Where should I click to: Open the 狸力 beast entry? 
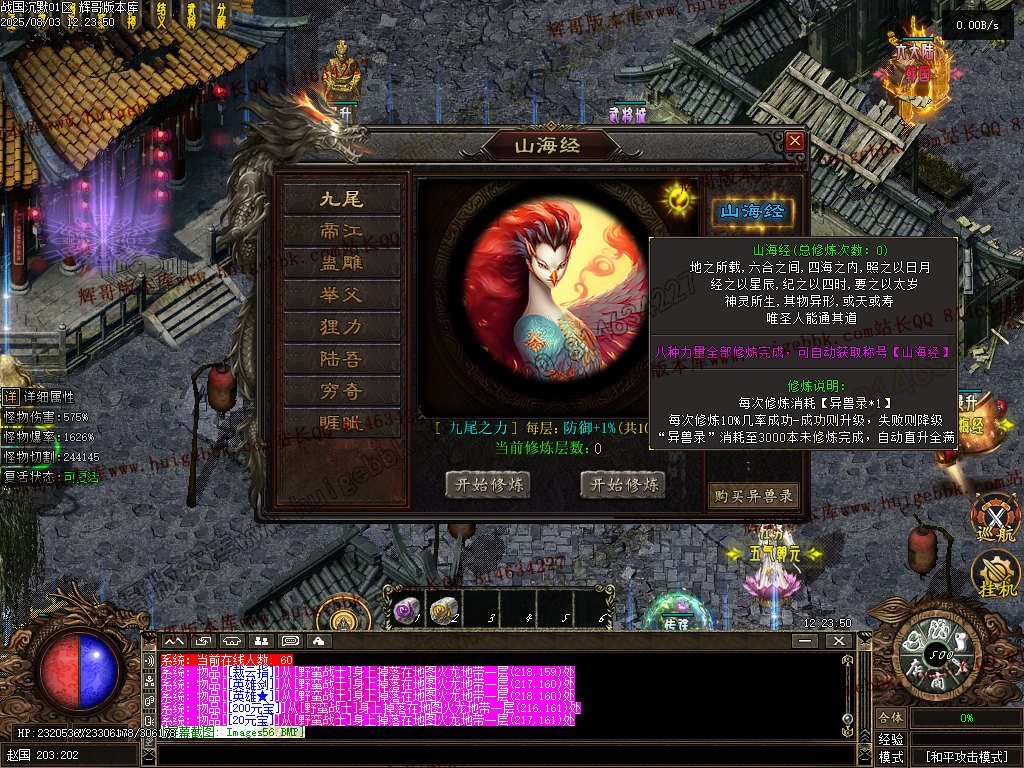[x=342, y=327]
